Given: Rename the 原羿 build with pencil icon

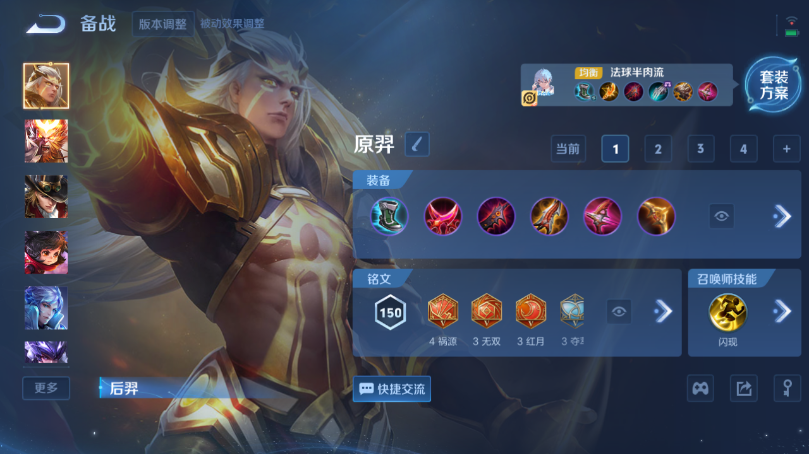Looking at the screenshot, I should click(x=417, y=144).
